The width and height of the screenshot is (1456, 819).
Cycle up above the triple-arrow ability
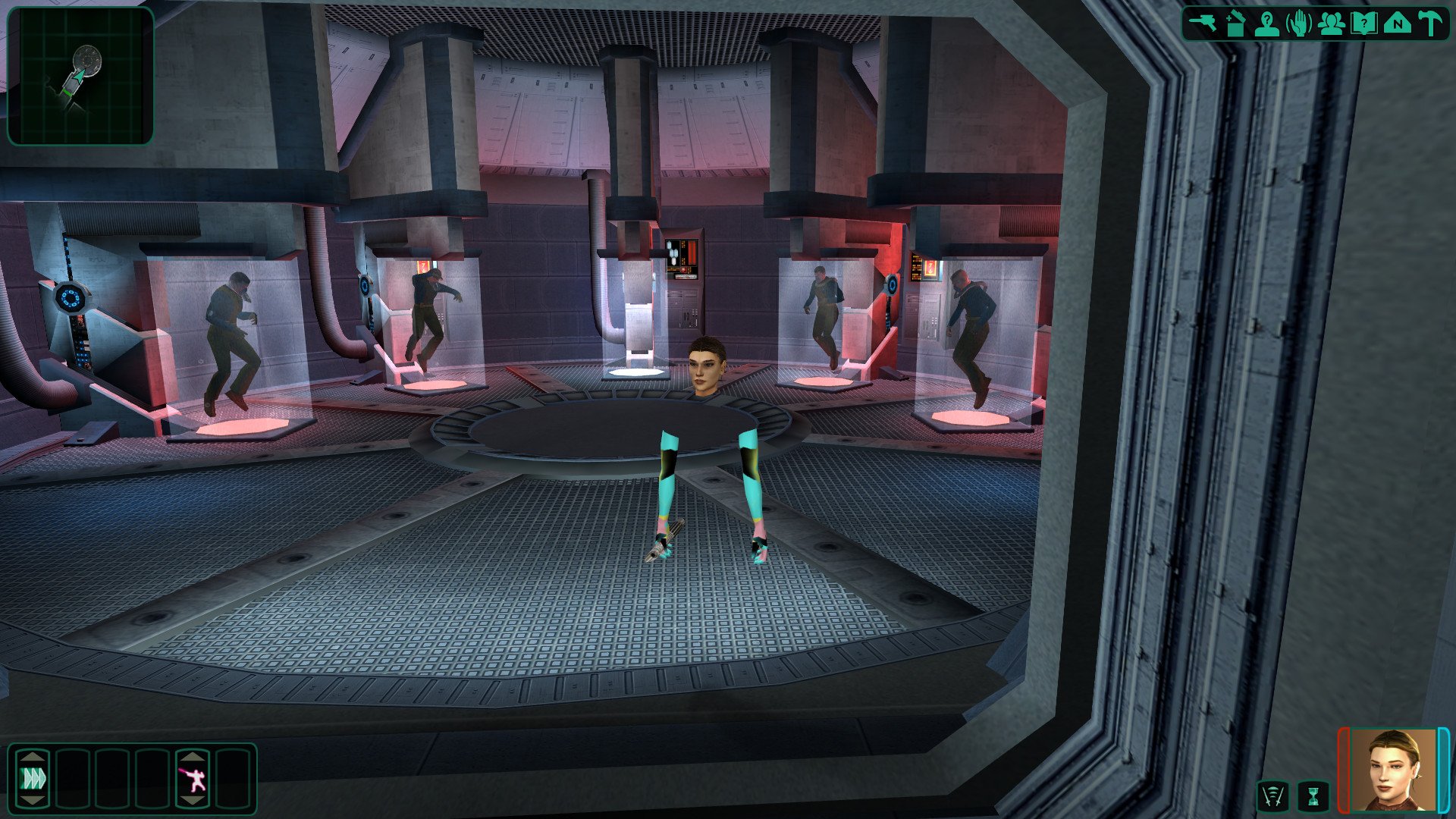(x=33, y=757)
